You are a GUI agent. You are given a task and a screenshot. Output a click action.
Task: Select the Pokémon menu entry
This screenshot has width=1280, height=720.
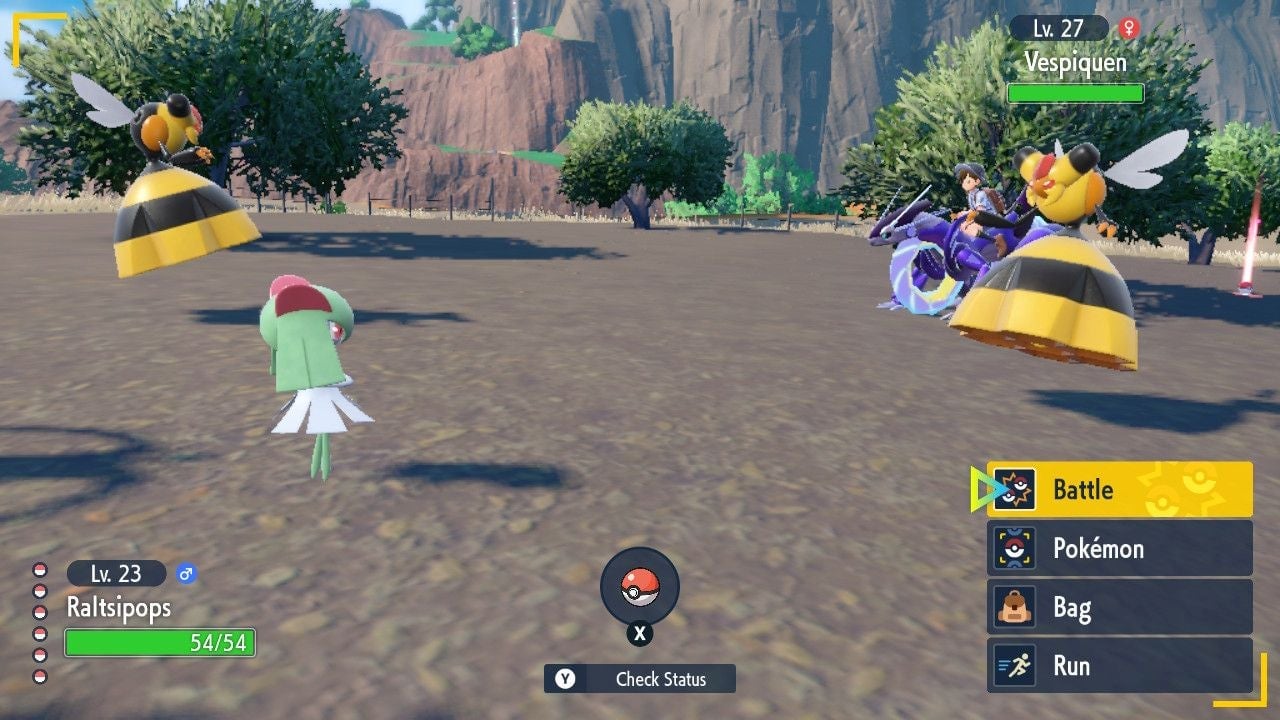coord(1100,549)
